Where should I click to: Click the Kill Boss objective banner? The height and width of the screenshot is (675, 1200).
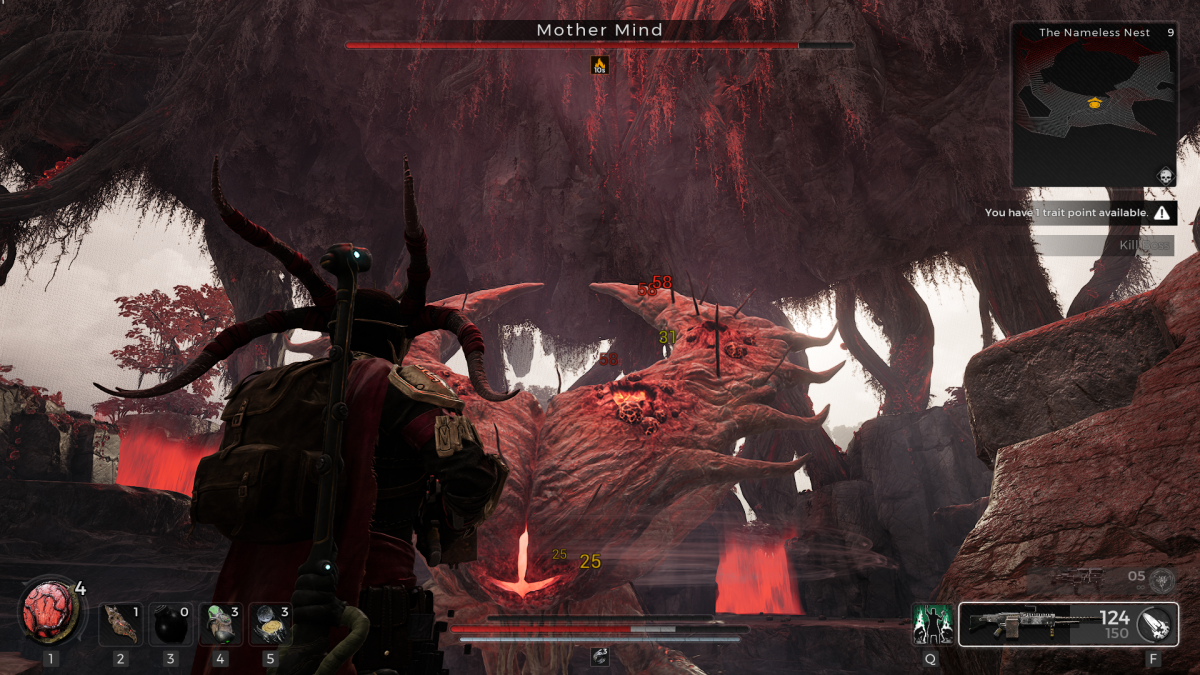[x=1103, y=245]
